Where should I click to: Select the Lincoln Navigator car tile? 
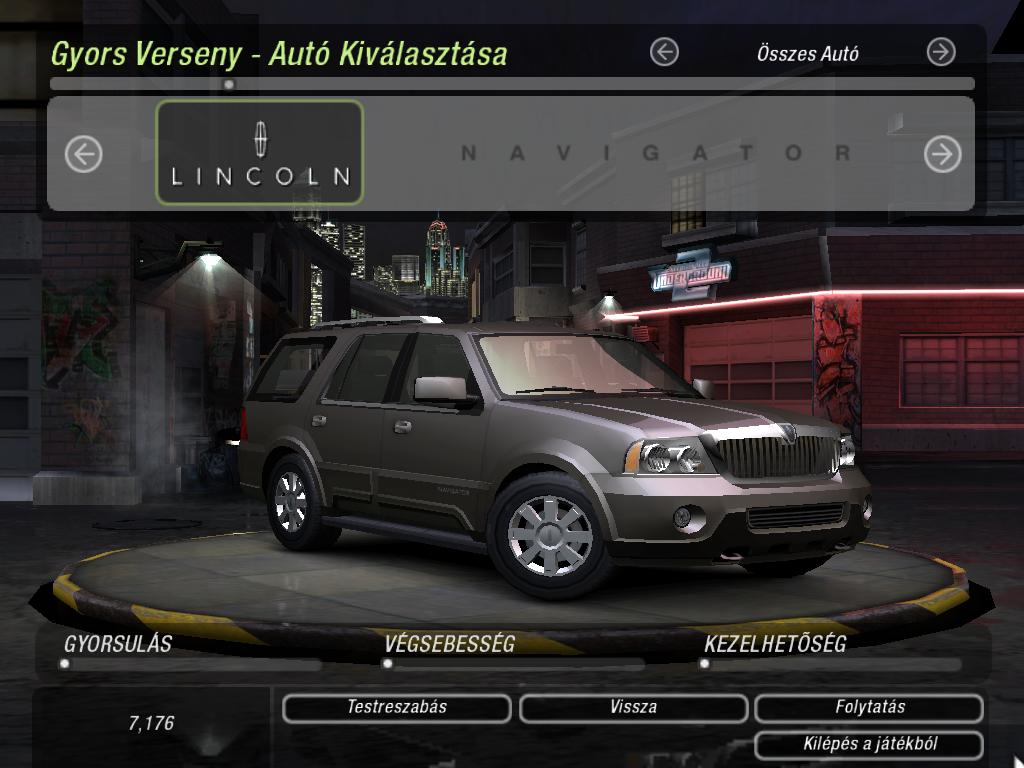[260, 153]
